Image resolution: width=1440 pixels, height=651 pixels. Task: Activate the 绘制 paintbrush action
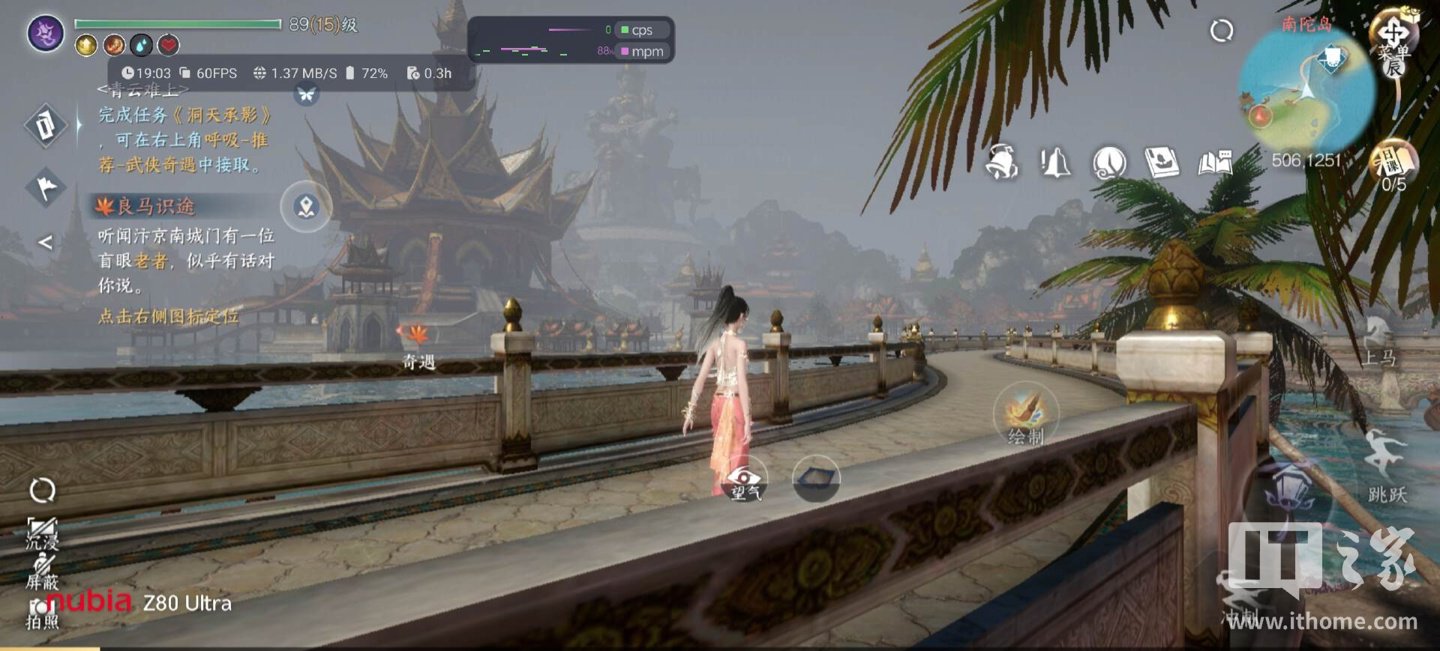click(x=1026, y=412)
